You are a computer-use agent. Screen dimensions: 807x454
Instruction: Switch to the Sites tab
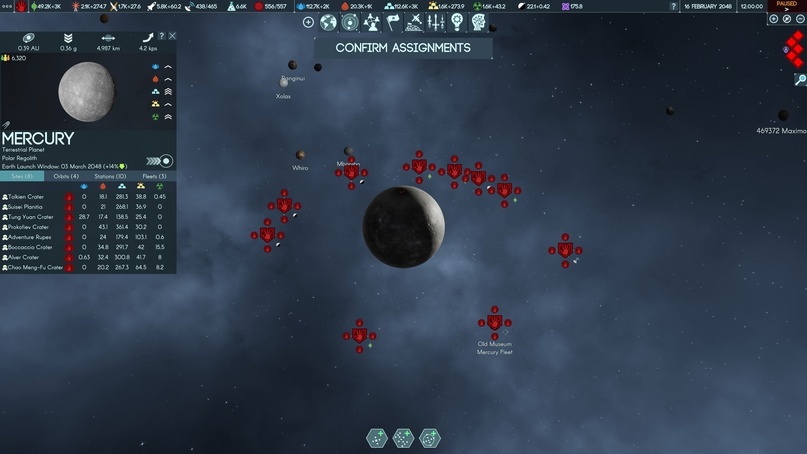22,176
